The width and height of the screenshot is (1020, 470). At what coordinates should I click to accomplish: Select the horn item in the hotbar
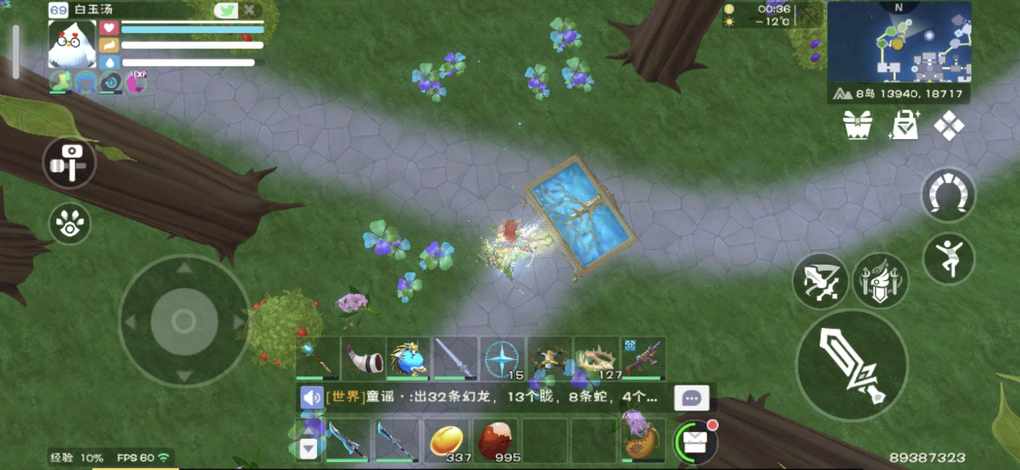(x=365, y=358)
